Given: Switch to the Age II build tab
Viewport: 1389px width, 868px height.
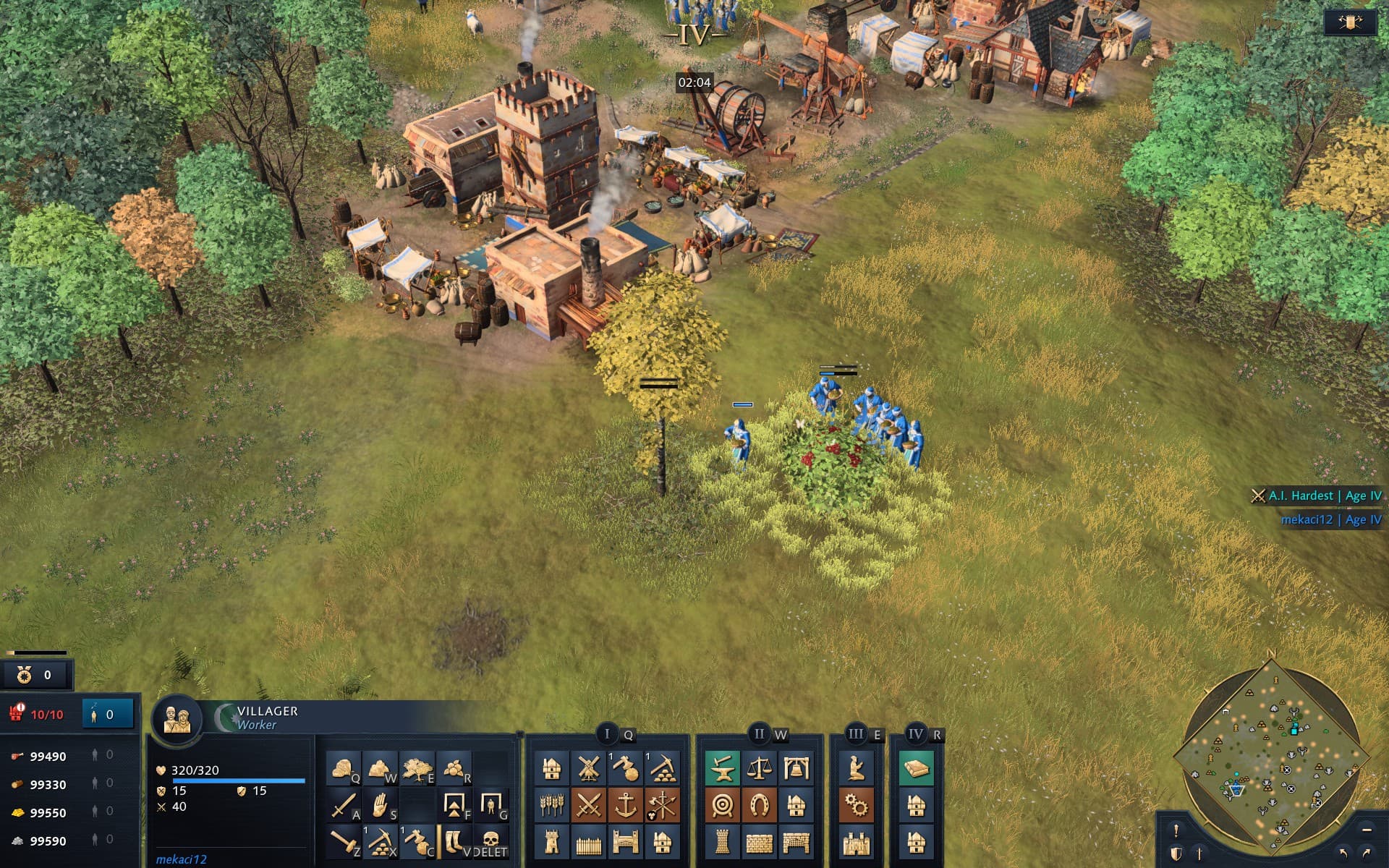Looking at the screenshot, I should coord(760,733).
